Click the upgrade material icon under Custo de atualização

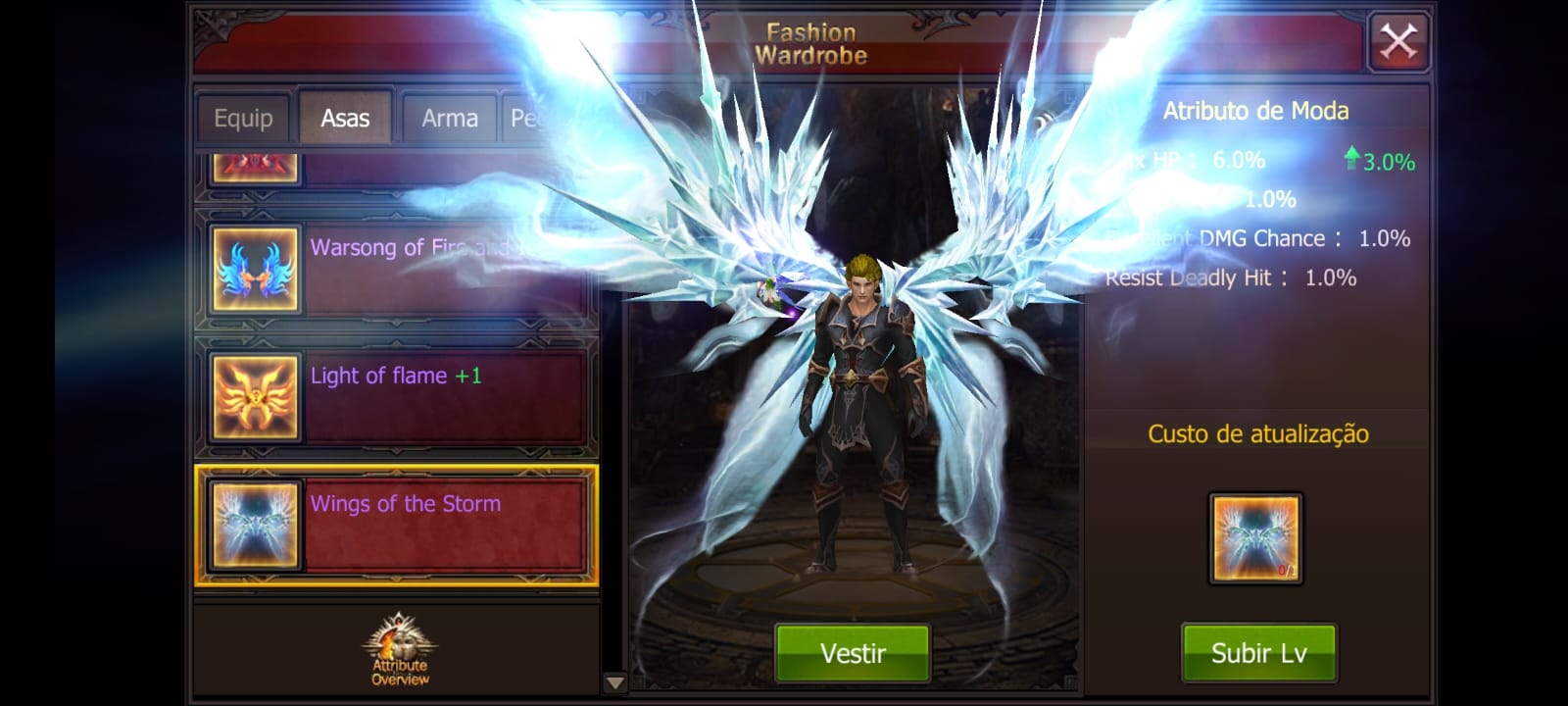click(1258, 537)
